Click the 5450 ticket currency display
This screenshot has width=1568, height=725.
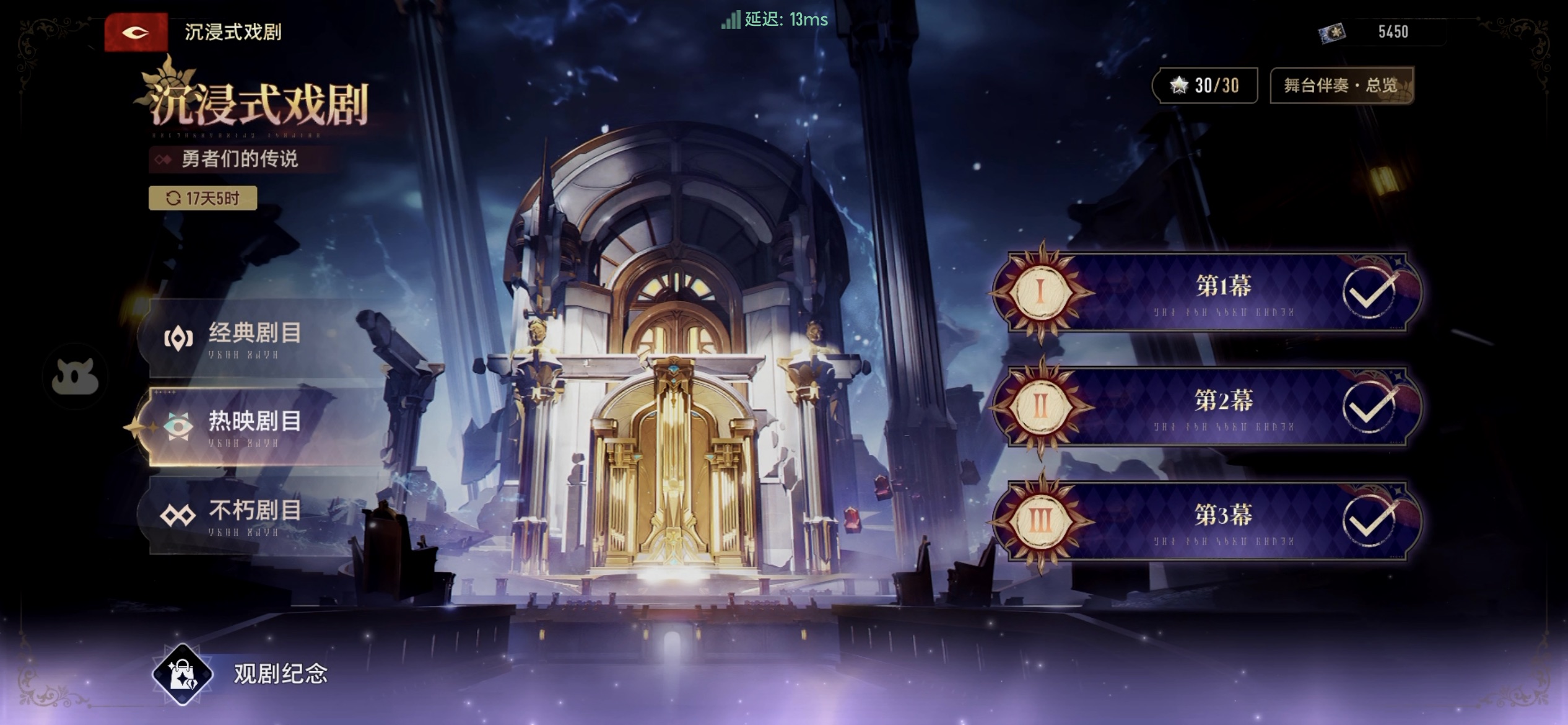click(x=1381, y=32)
